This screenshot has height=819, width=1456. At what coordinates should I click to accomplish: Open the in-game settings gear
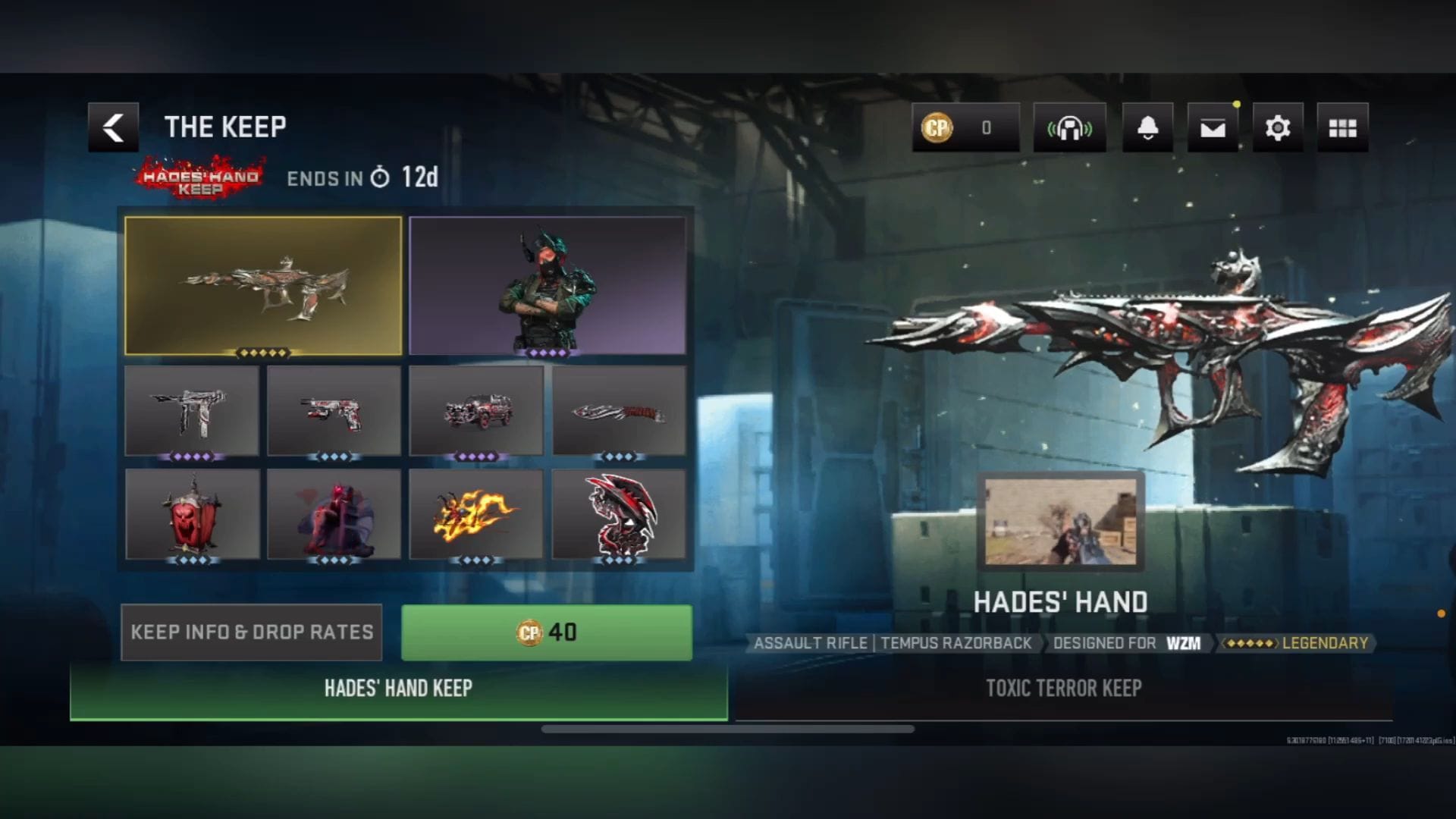point(1278,127)
